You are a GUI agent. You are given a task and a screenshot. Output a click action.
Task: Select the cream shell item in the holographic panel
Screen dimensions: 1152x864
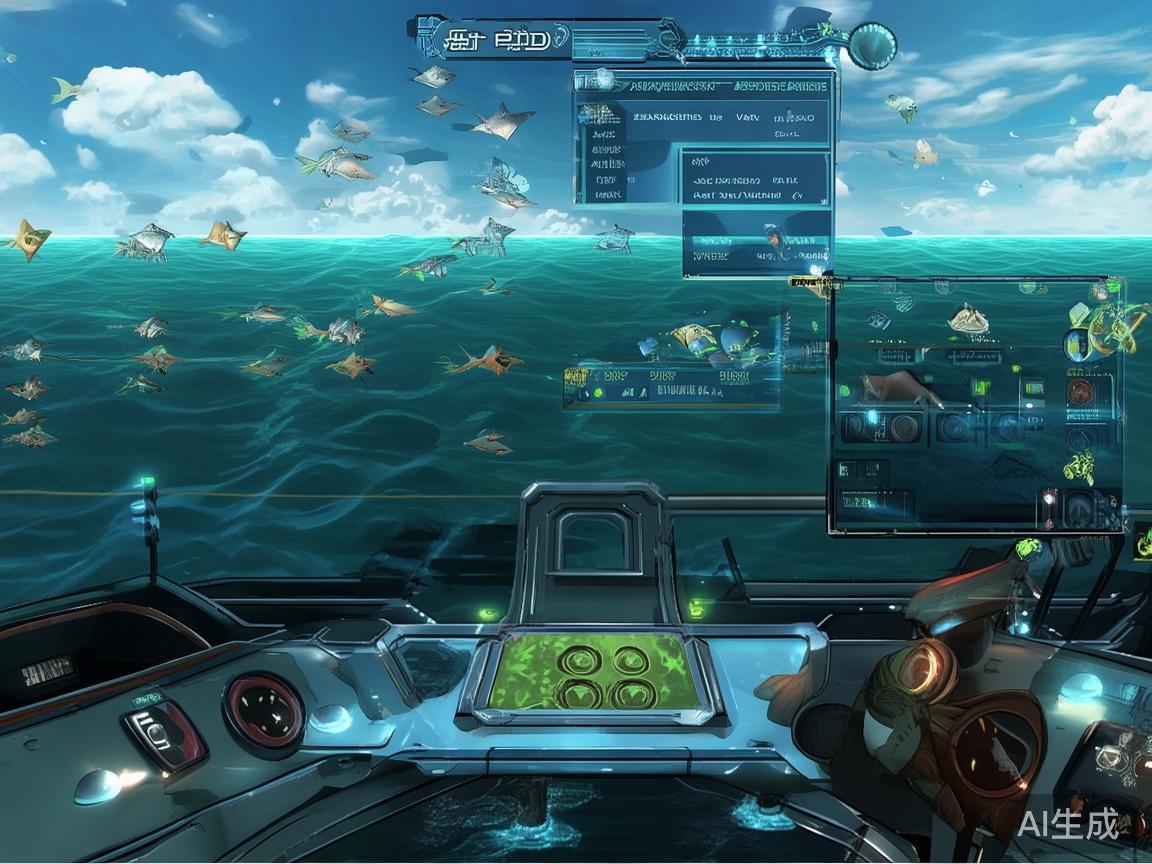(x=968, y=319)
